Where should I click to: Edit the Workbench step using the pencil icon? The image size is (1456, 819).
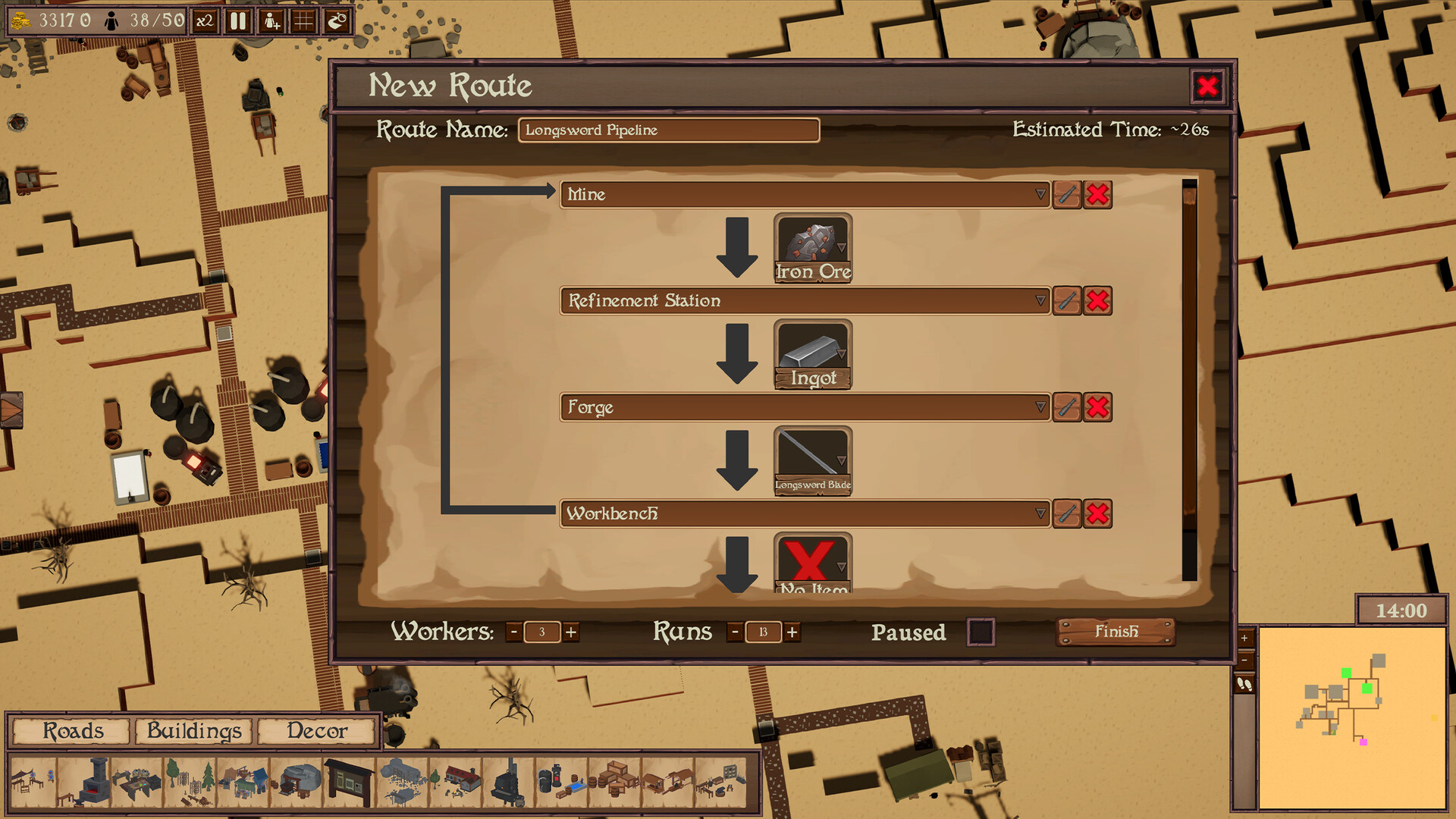click(x=1066, y=514)
